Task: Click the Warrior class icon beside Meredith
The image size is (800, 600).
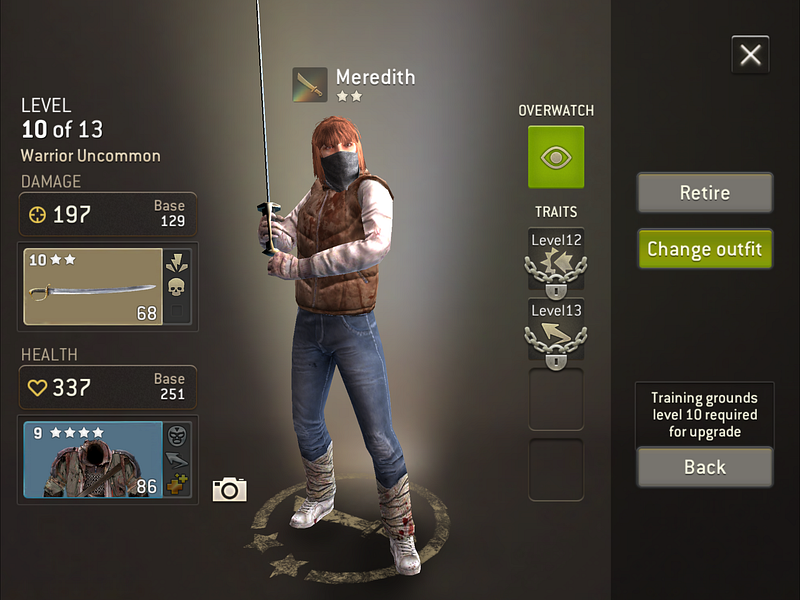Action: click(310, 85)
